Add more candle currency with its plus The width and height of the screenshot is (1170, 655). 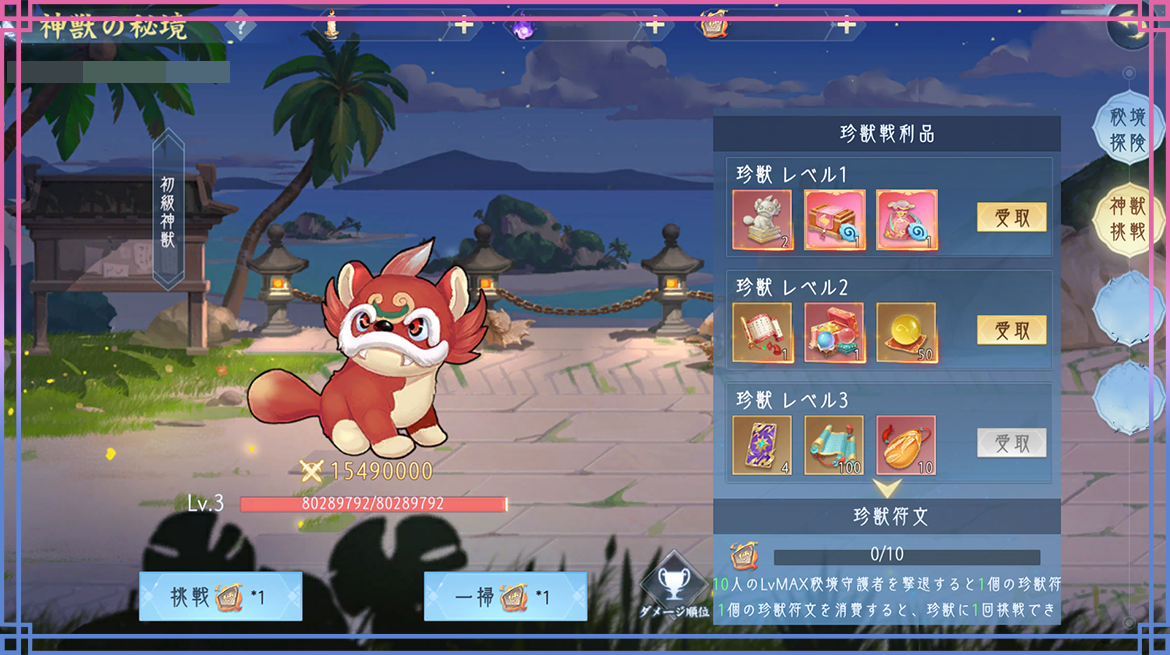coord(464,26)
